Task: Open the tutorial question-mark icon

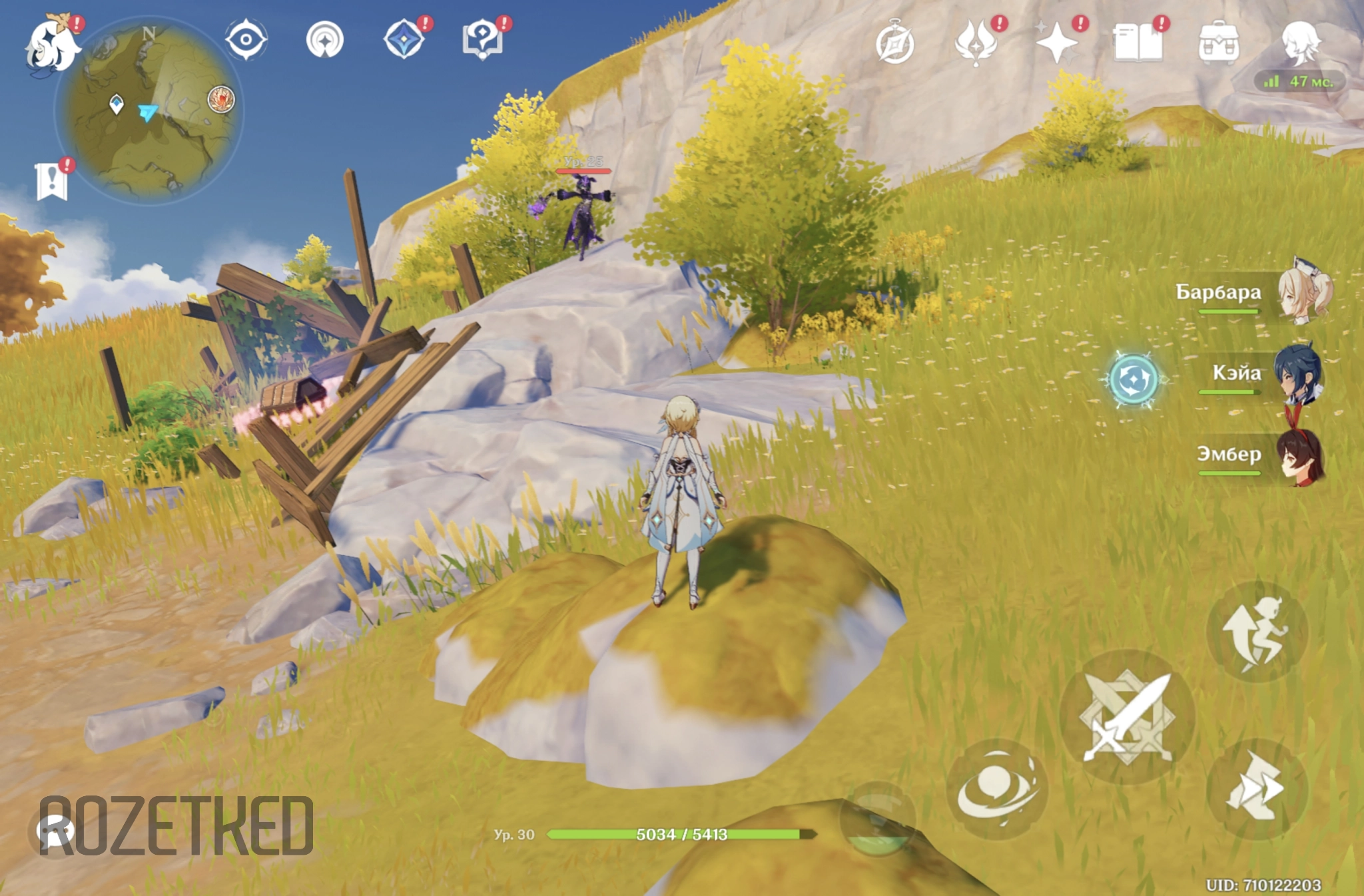Action: 482,40
